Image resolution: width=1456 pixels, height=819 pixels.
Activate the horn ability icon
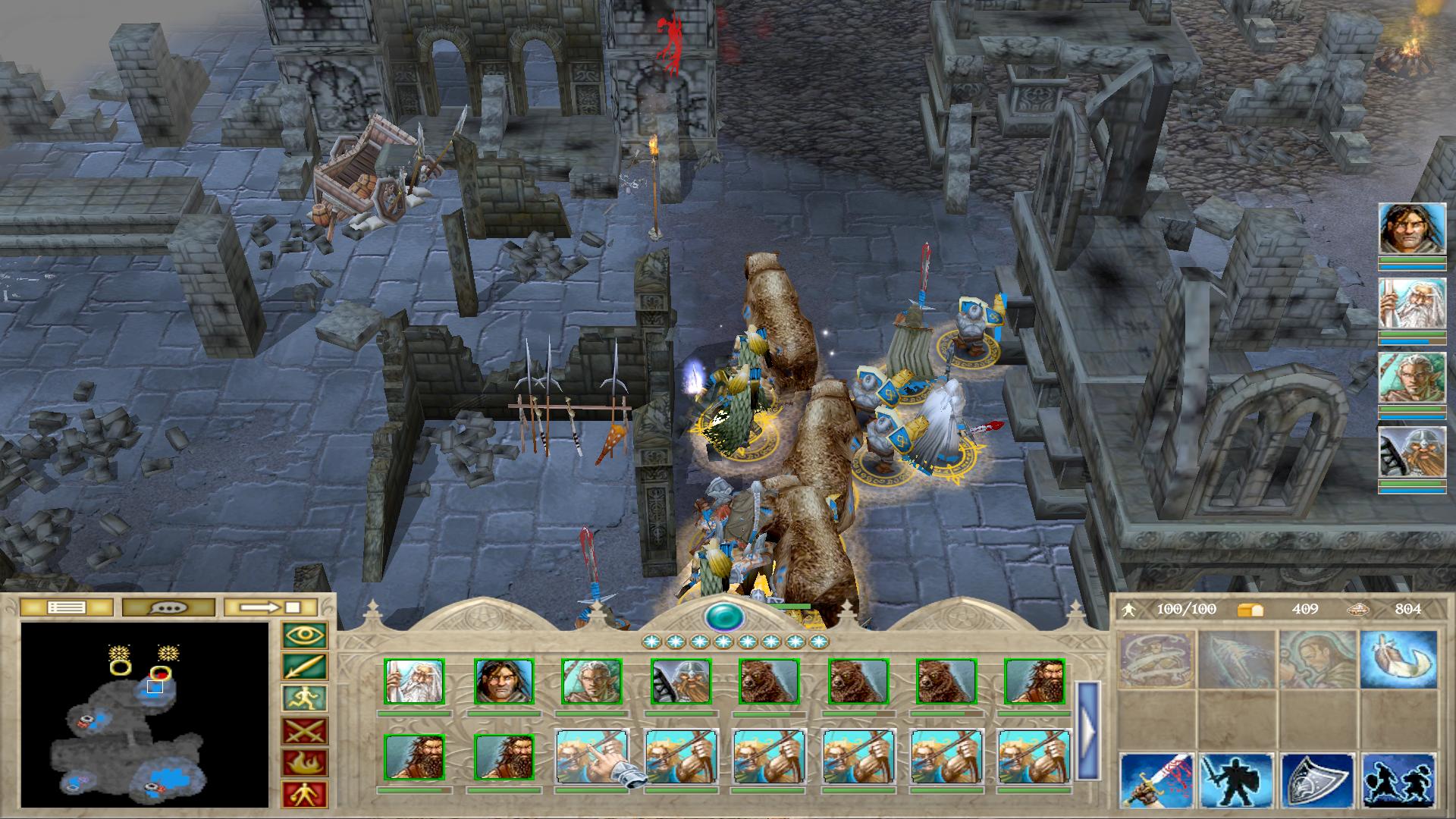point(1398,659)
